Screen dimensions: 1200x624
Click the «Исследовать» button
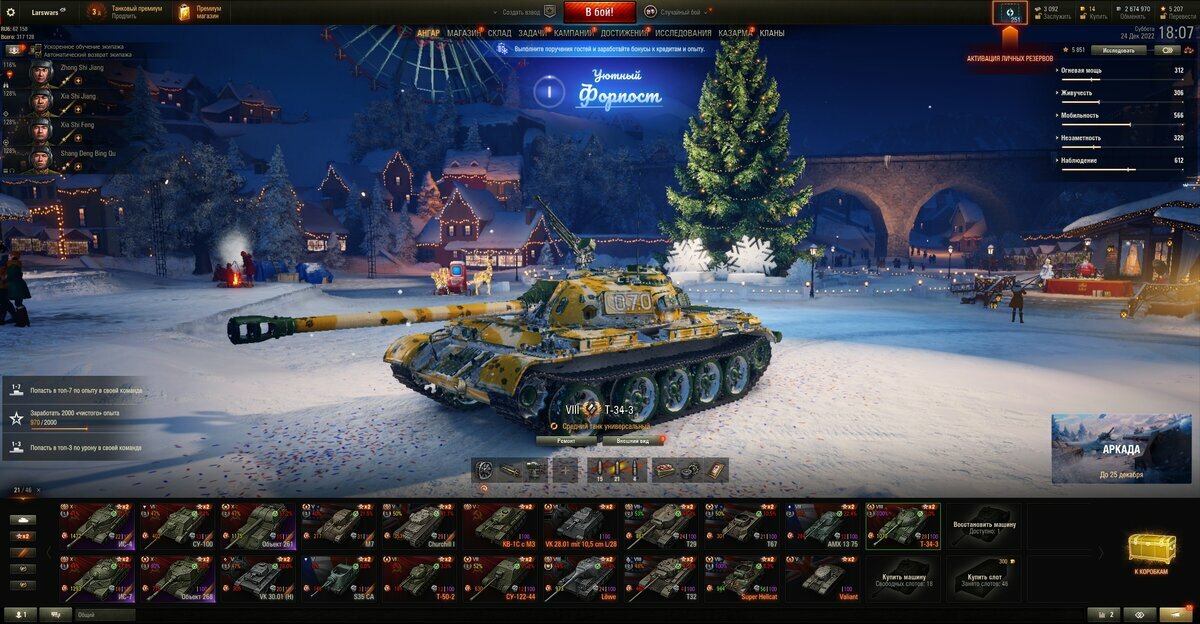coord(1118,49)
